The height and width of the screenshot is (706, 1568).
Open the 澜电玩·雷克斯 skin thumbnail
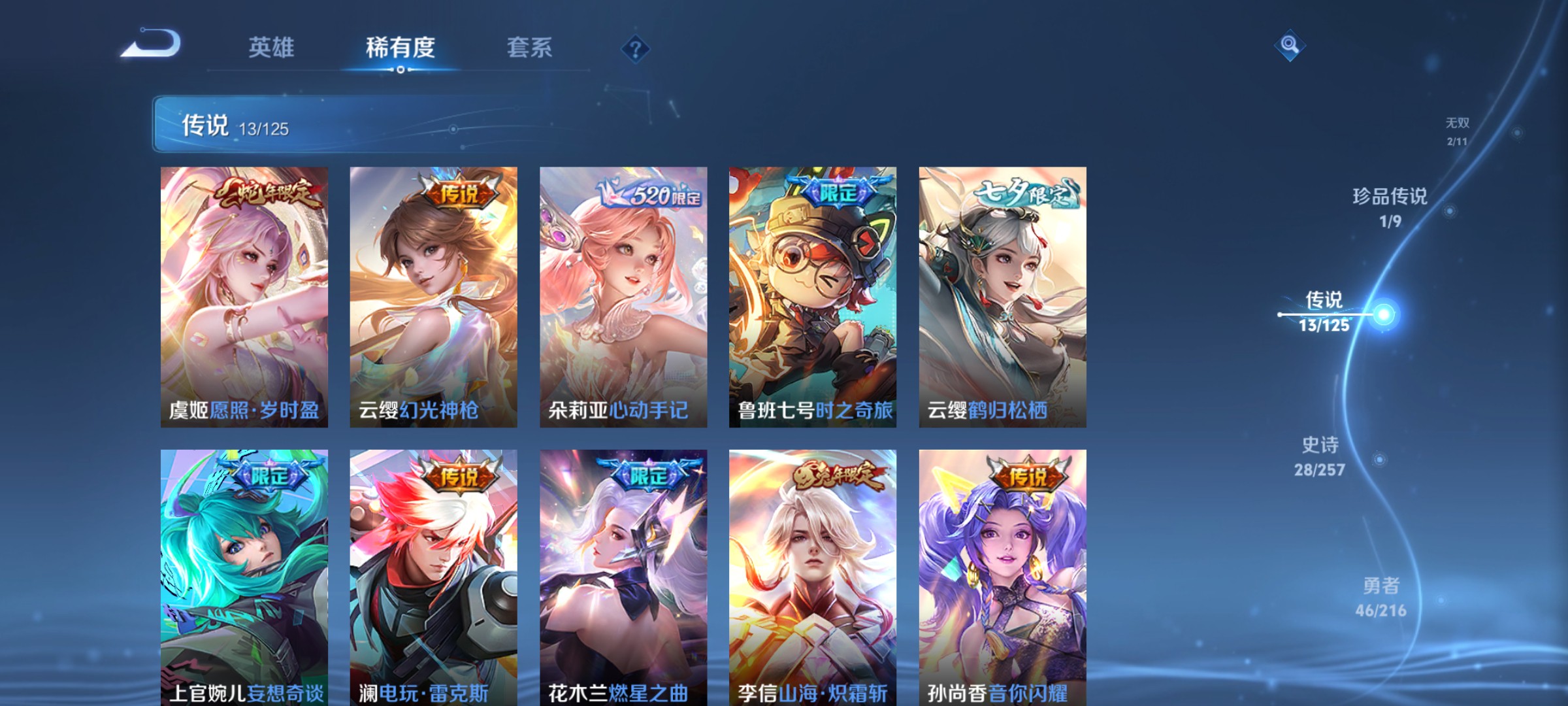(432, 575)
